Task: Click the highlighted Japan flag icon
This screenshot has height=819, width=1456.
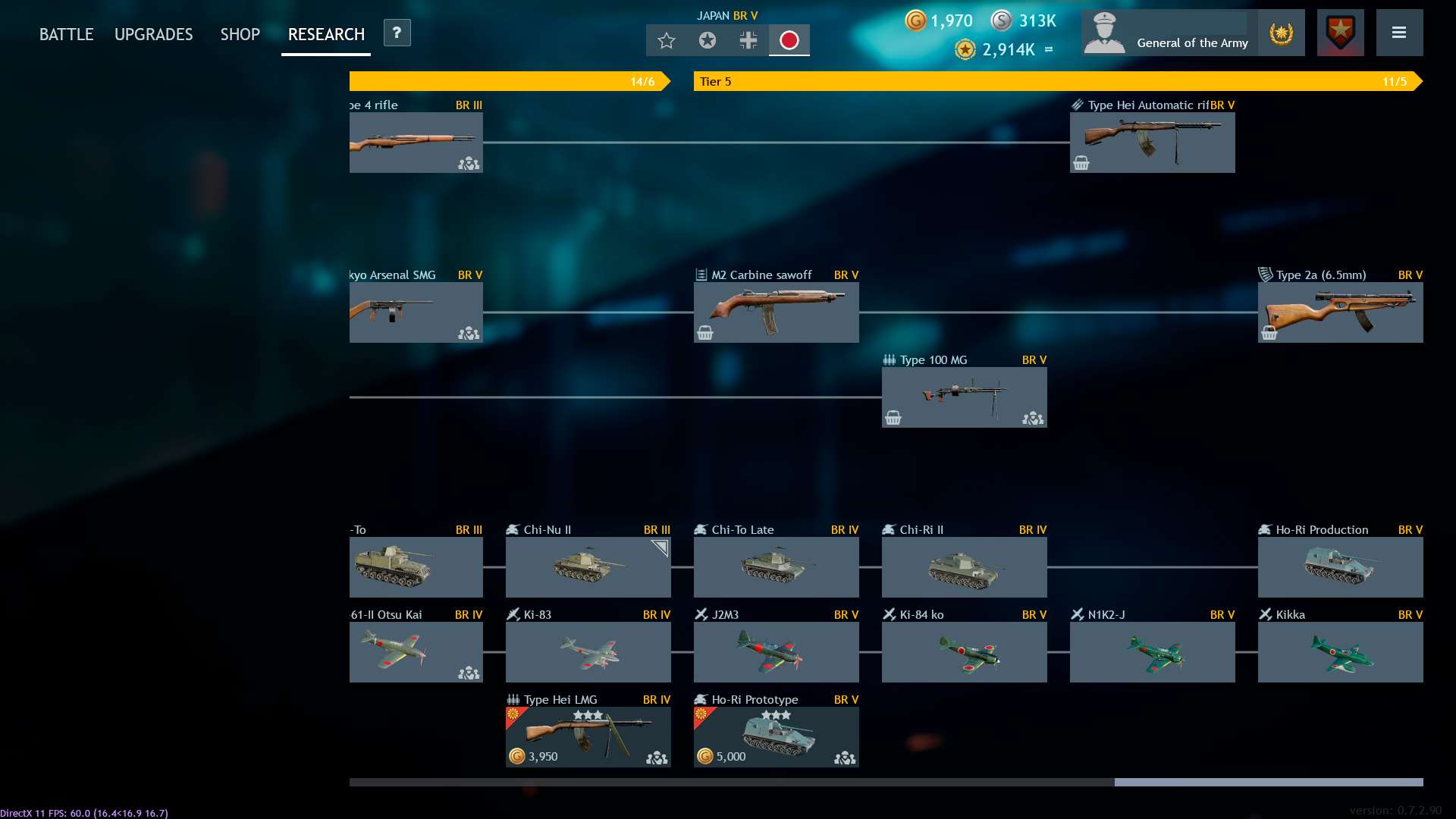Action: pos(789,41)
